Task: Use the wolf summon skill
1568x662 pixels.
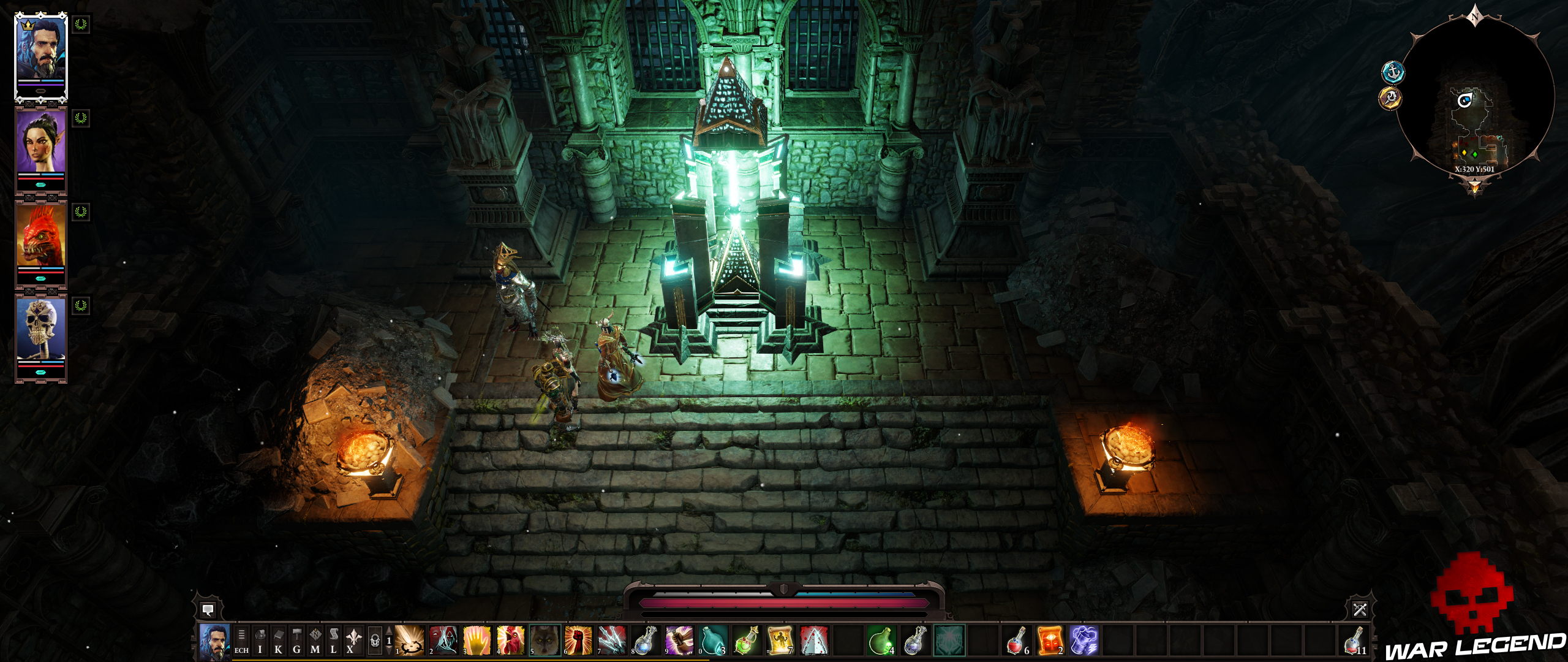Action: coord(544,641)
